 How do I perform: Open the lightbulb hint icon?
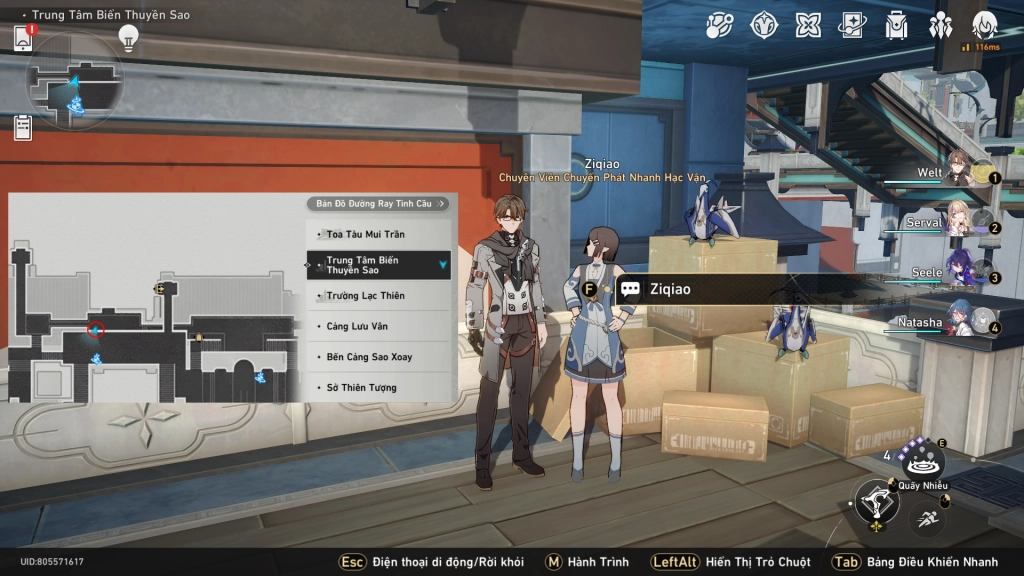tap(128, 38)
